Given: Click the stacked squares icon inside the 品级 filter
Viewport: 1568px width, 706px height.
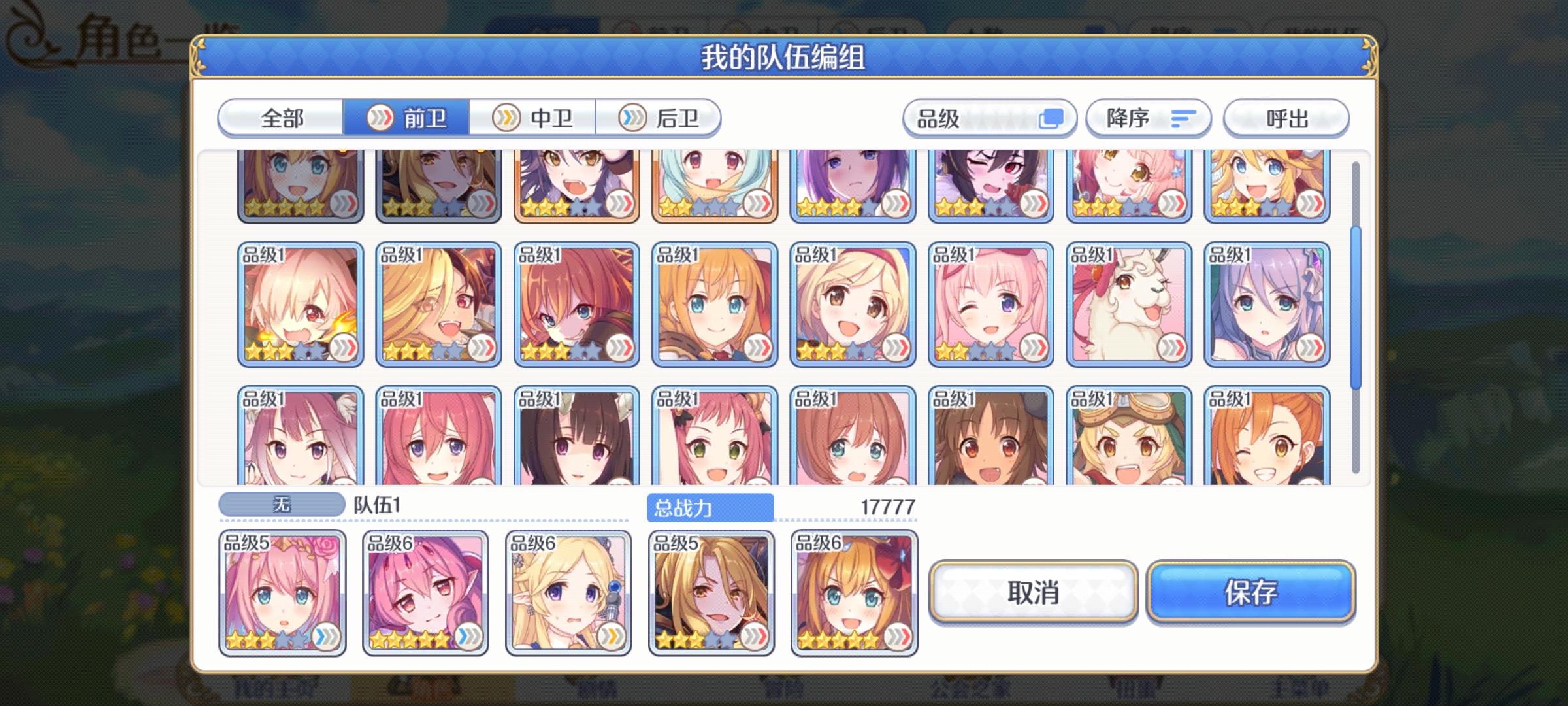Looking at the screenshot, I should [x=1055, y=118].
